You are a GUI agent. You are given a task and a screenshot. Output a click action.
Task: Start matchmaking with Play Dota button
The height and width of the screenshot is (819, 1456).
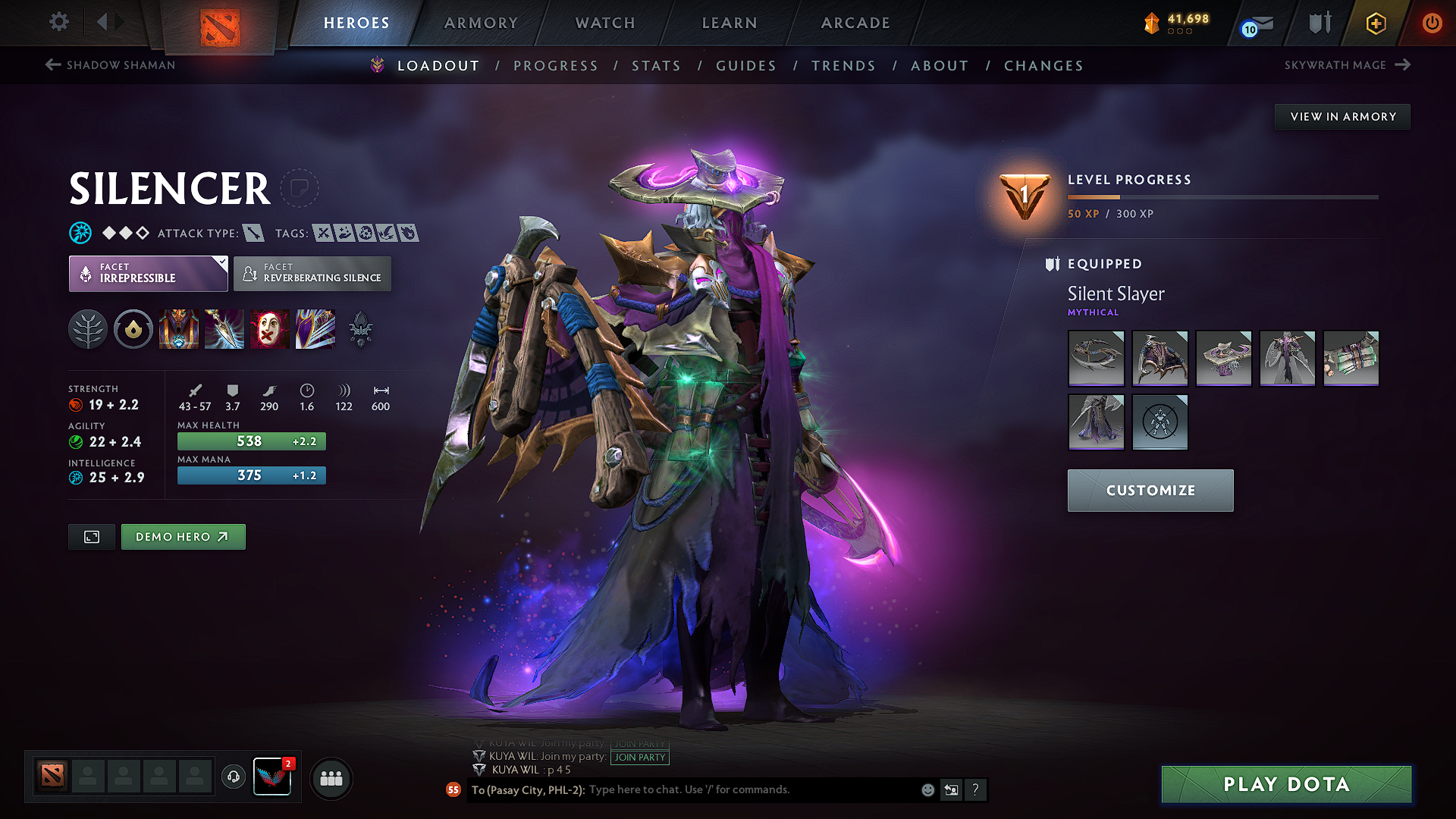(1286, 784)
